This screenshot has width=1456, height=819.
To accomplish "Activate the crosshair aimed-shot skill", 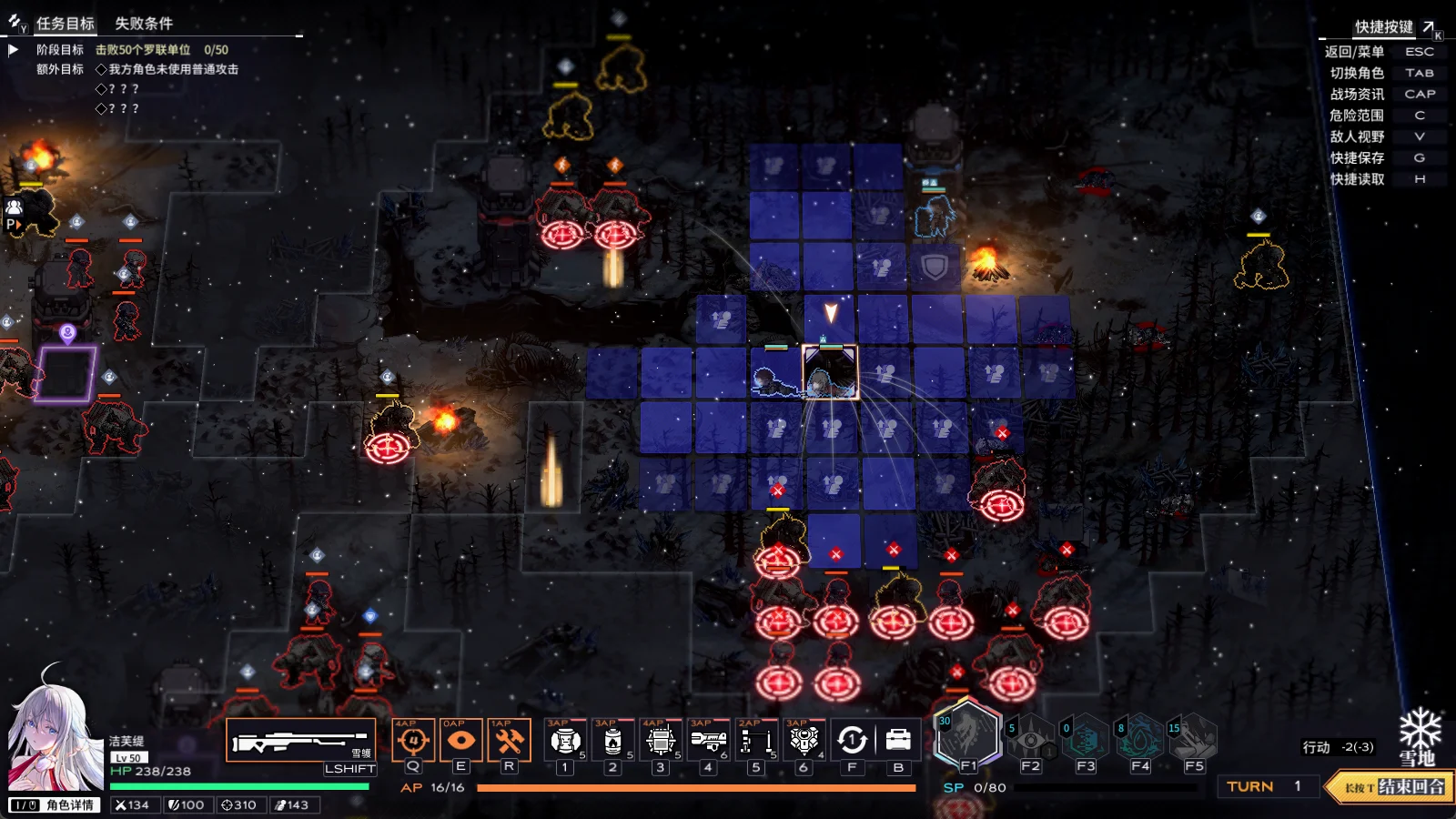I will 413,741.
